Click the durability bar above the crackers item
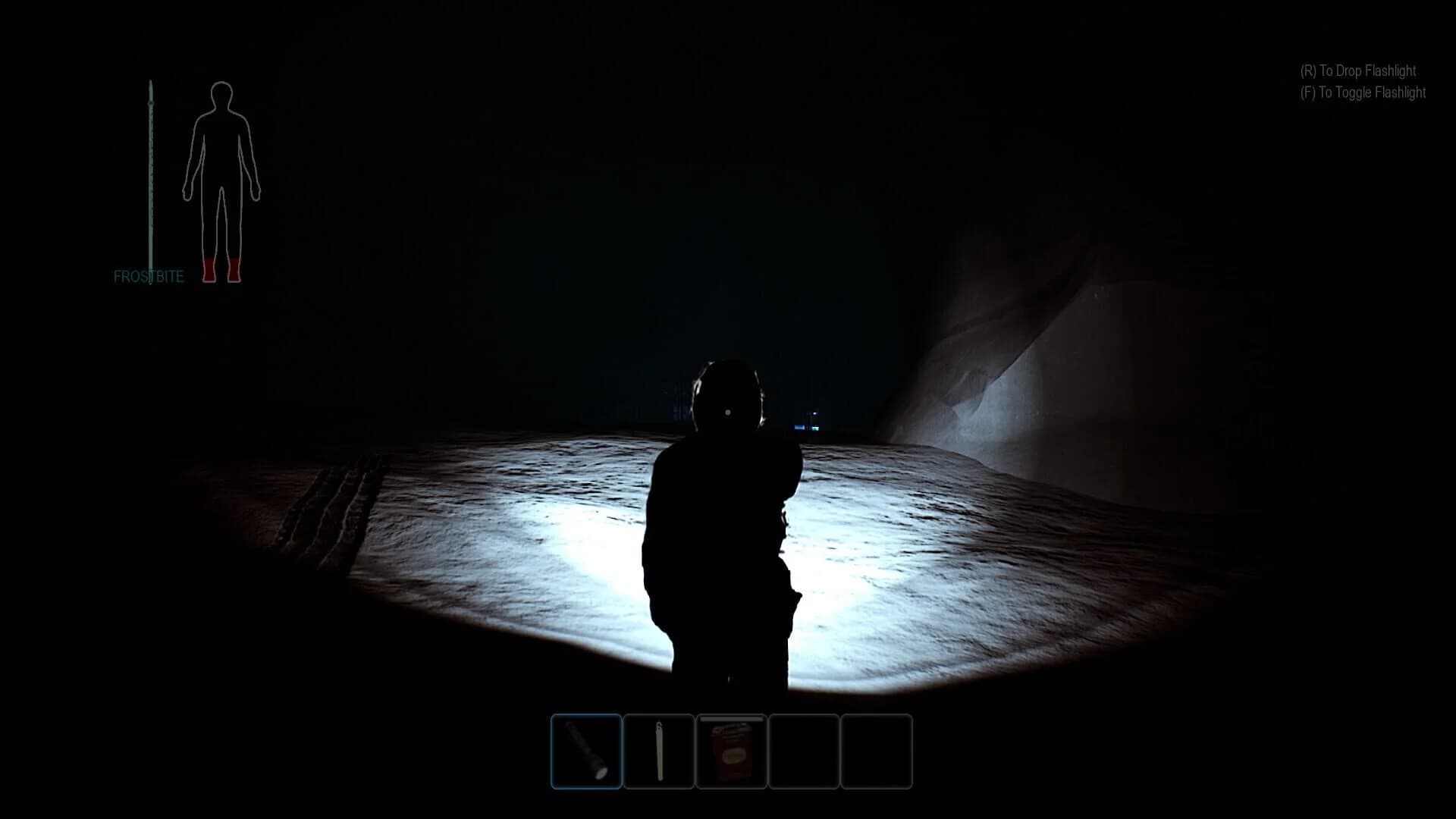The height and width of the screenshot is (819, 1456). coord(730,718)
